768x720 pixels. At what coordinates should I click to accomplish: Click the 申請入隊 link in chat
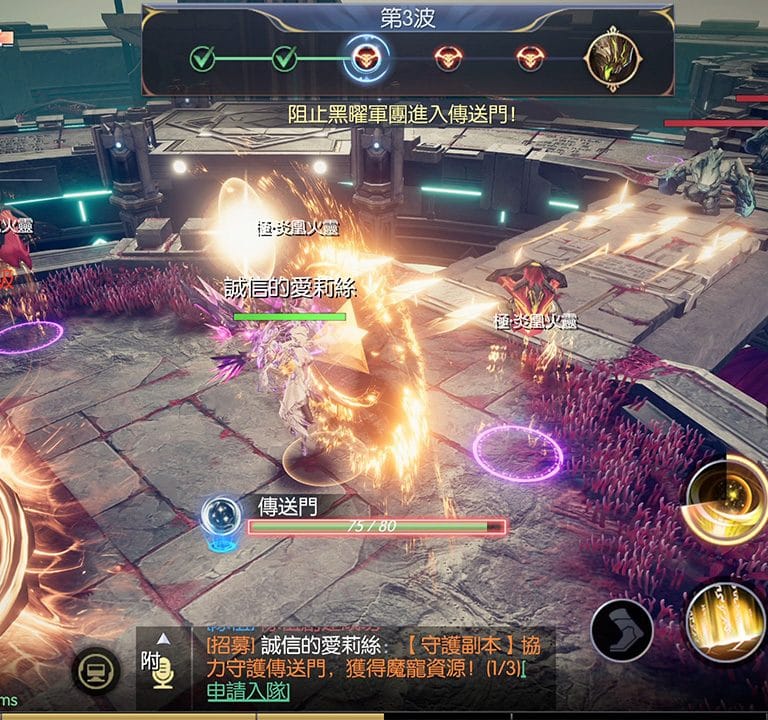[247, 692]
